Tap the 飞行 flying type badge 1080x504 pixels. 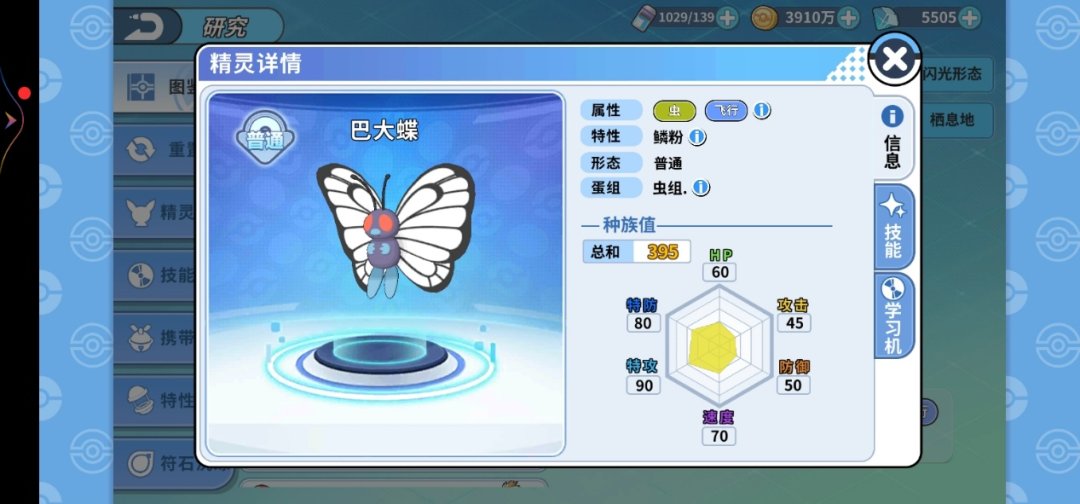click(x=726, y=110)
